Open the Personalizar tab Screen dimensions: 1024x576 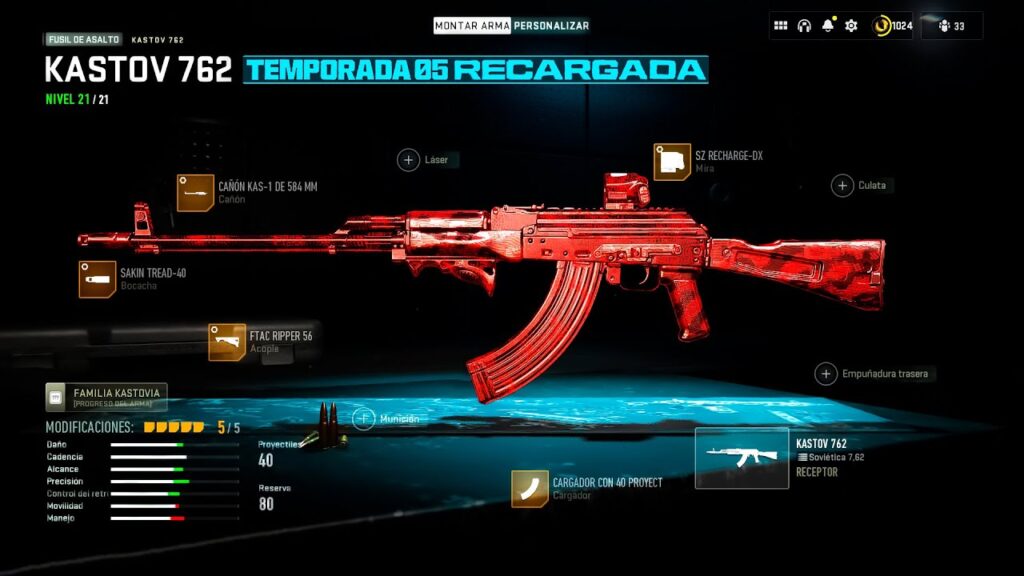tap(551, 25)
